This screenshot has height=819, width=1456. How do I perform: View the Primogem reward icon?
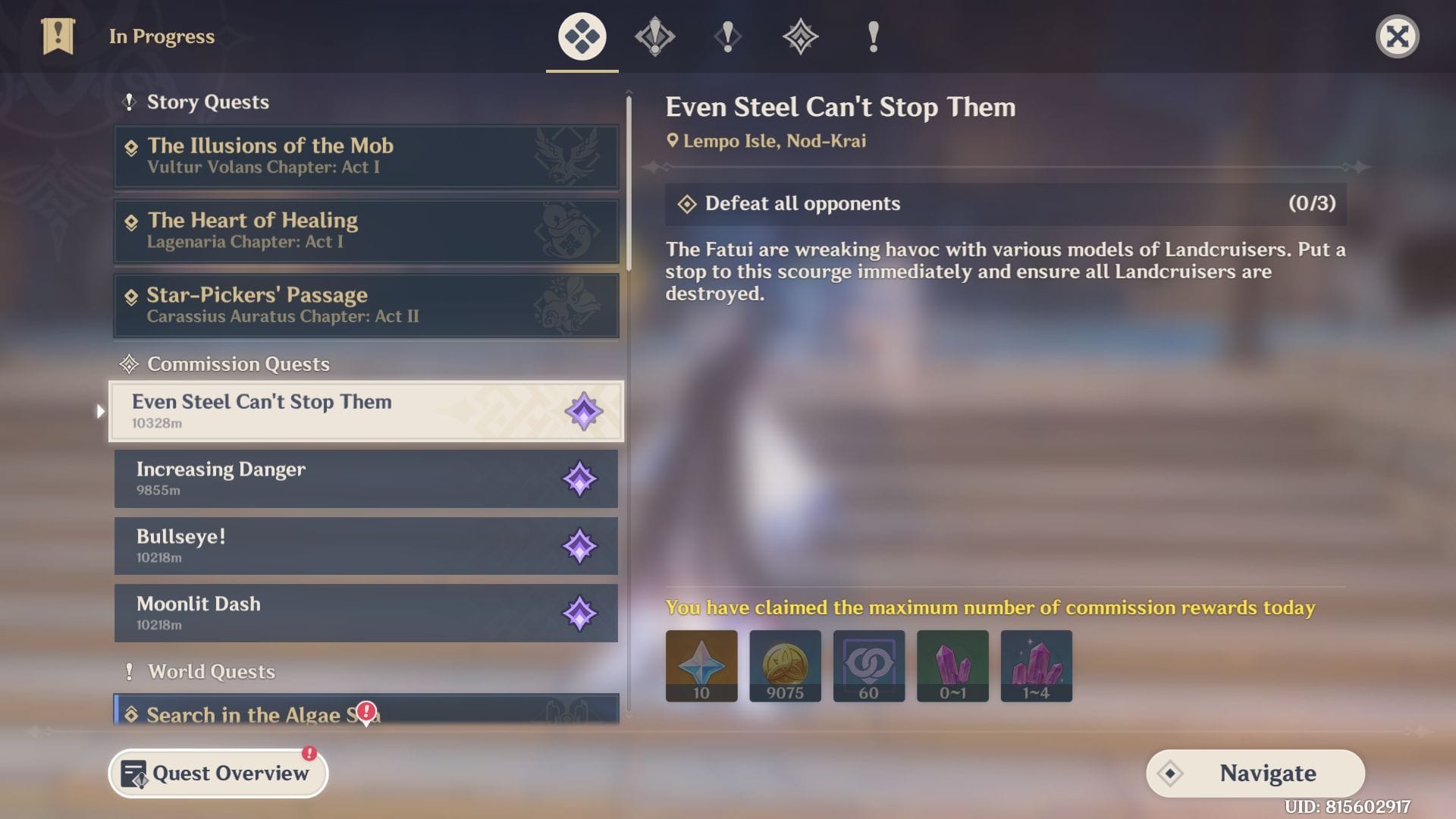(701, 665)
